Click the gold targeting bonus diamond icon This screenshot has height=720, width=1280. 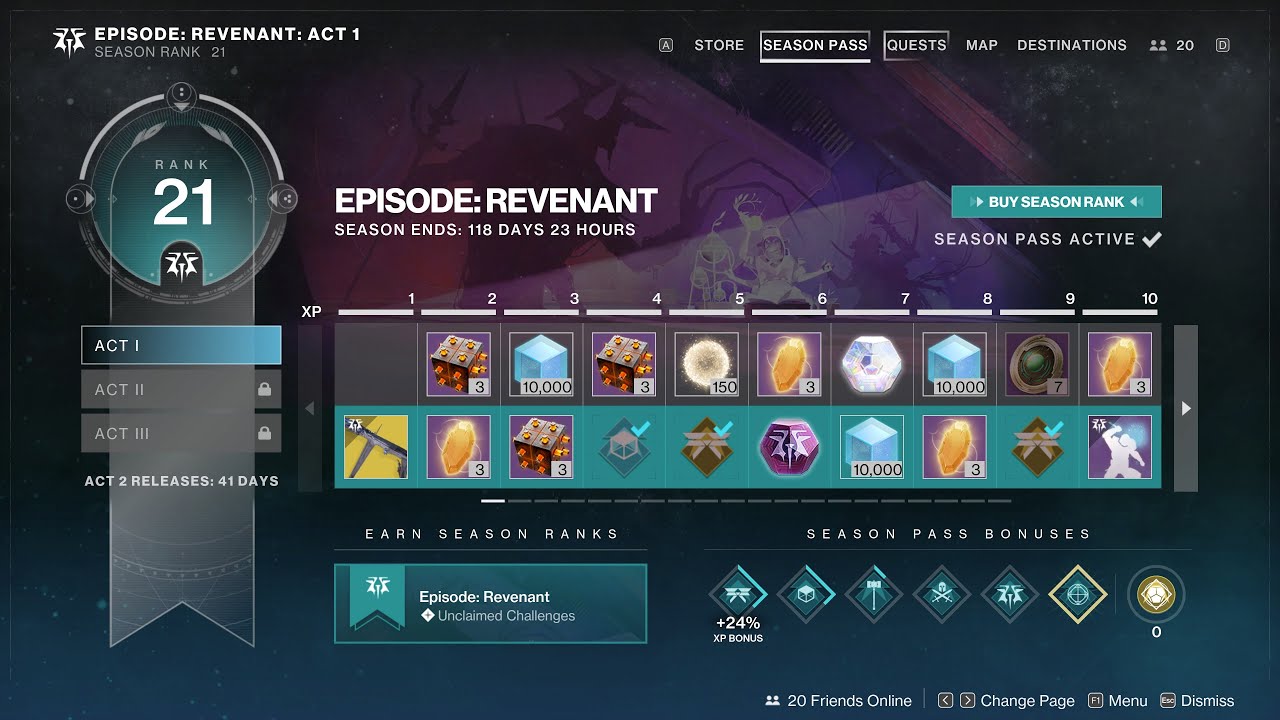pos(1077,592)
